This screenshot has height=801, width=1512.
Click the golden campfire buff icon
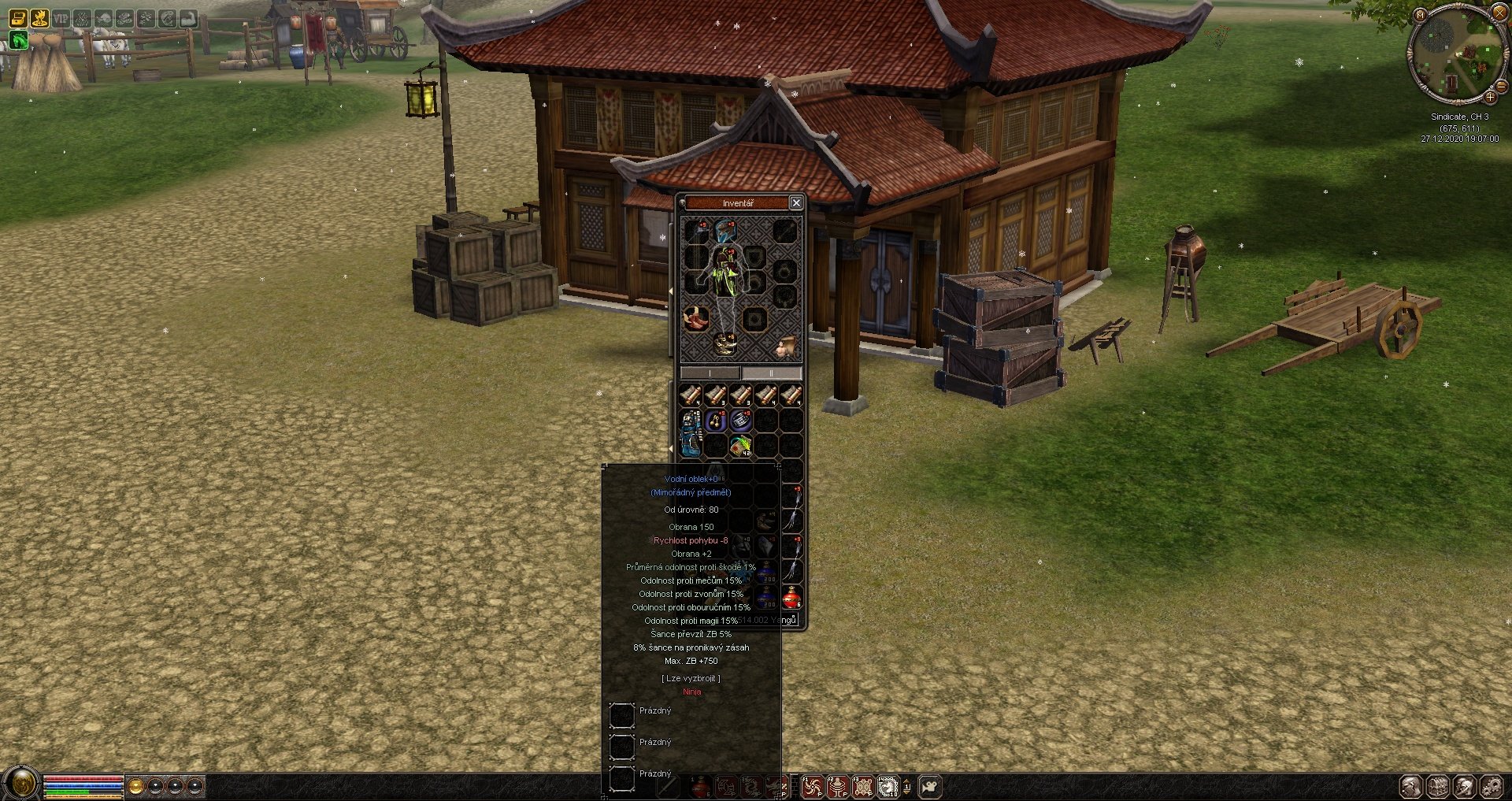tap(39, 18)
